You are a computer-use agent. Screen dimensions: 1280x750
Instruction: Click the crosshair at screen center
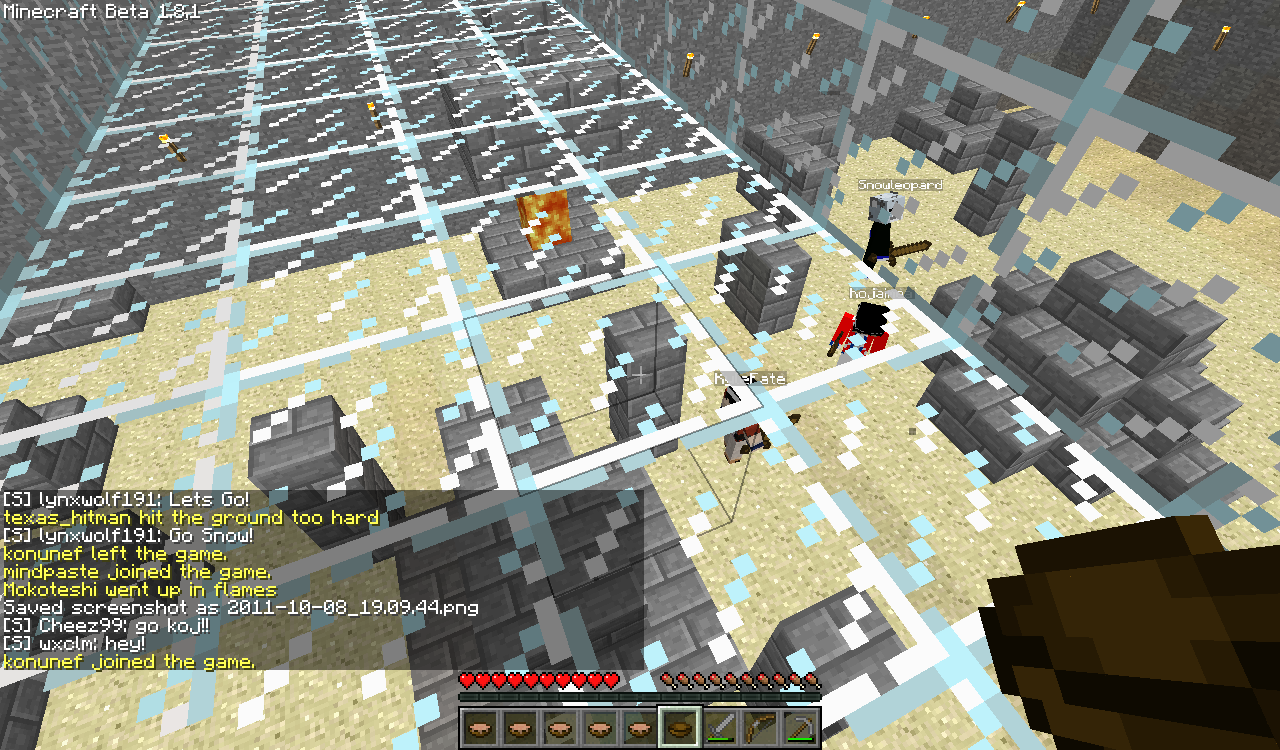(x=640, y=375)
